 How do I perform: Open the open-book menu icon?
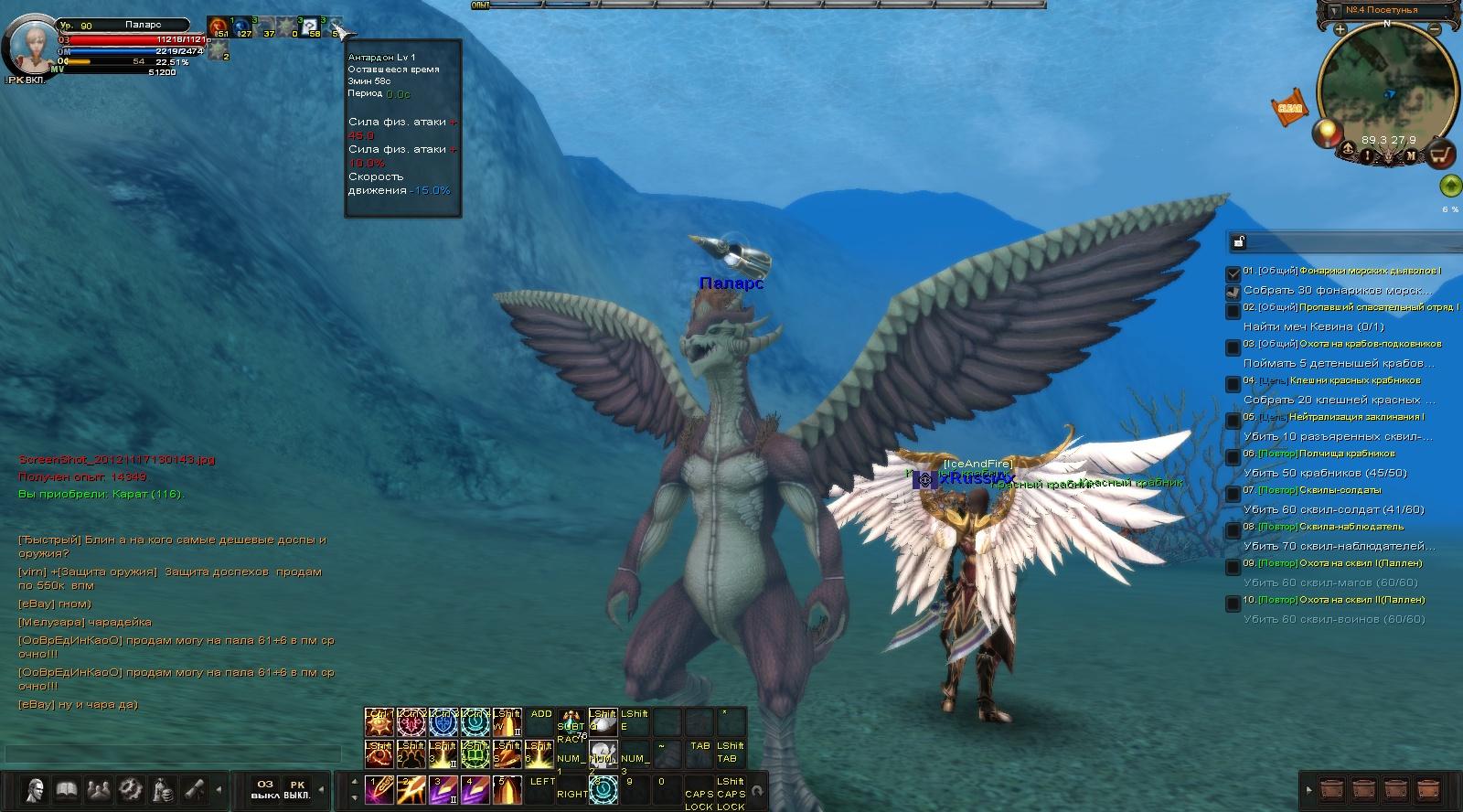[66, 789]
